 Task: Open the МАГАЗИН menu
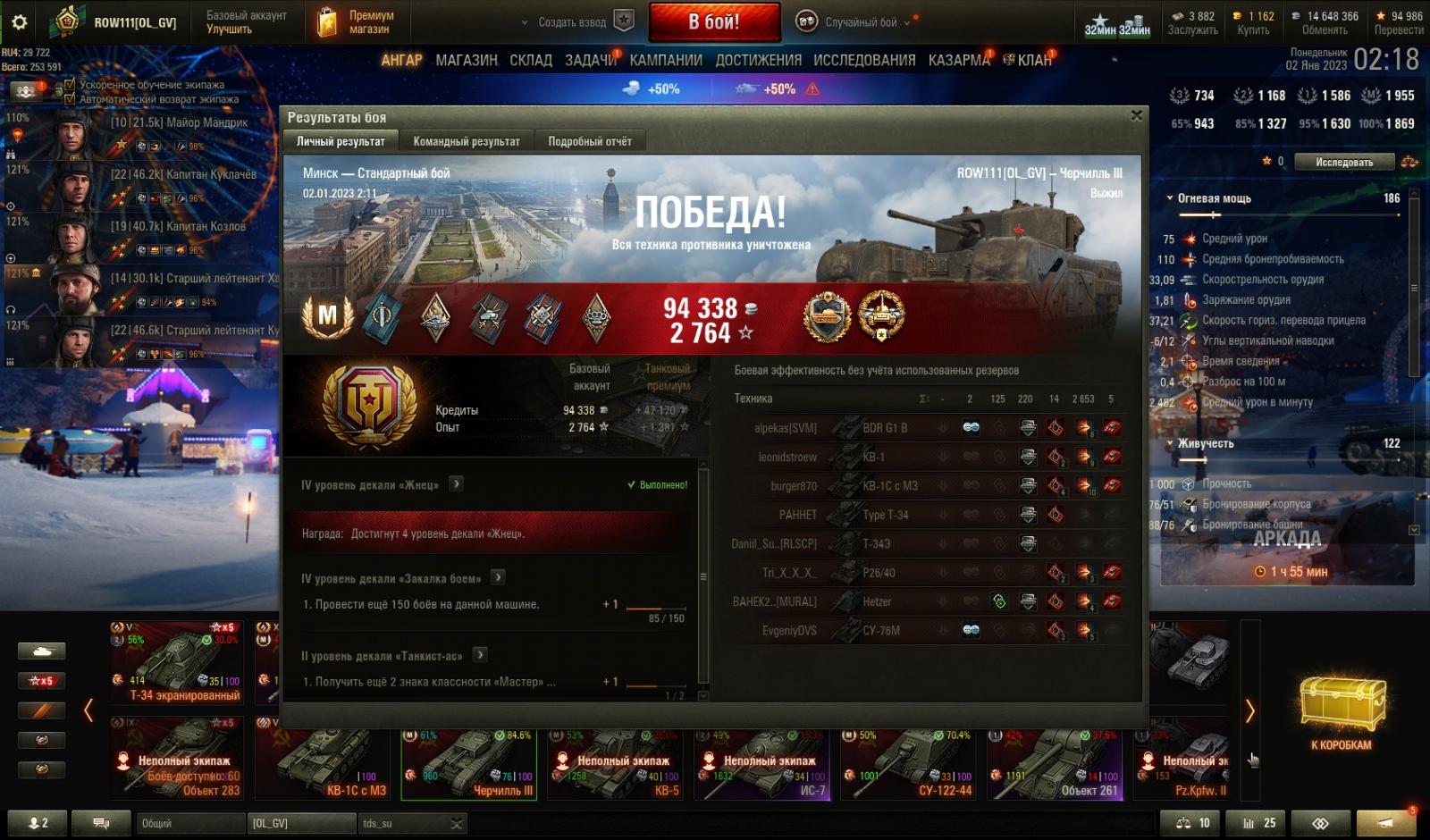point(466,60)
